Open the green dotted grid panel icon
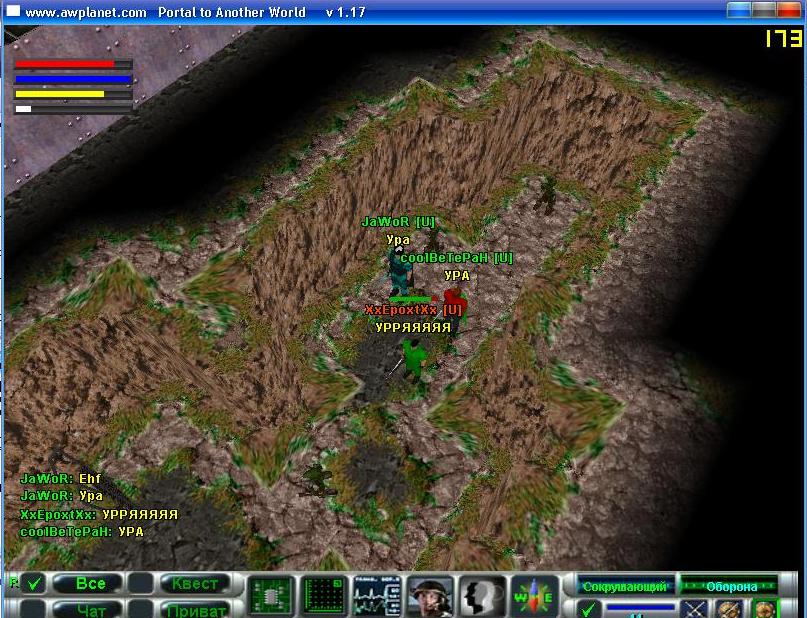This screenshot has width=807, height=618. (323, 597)
